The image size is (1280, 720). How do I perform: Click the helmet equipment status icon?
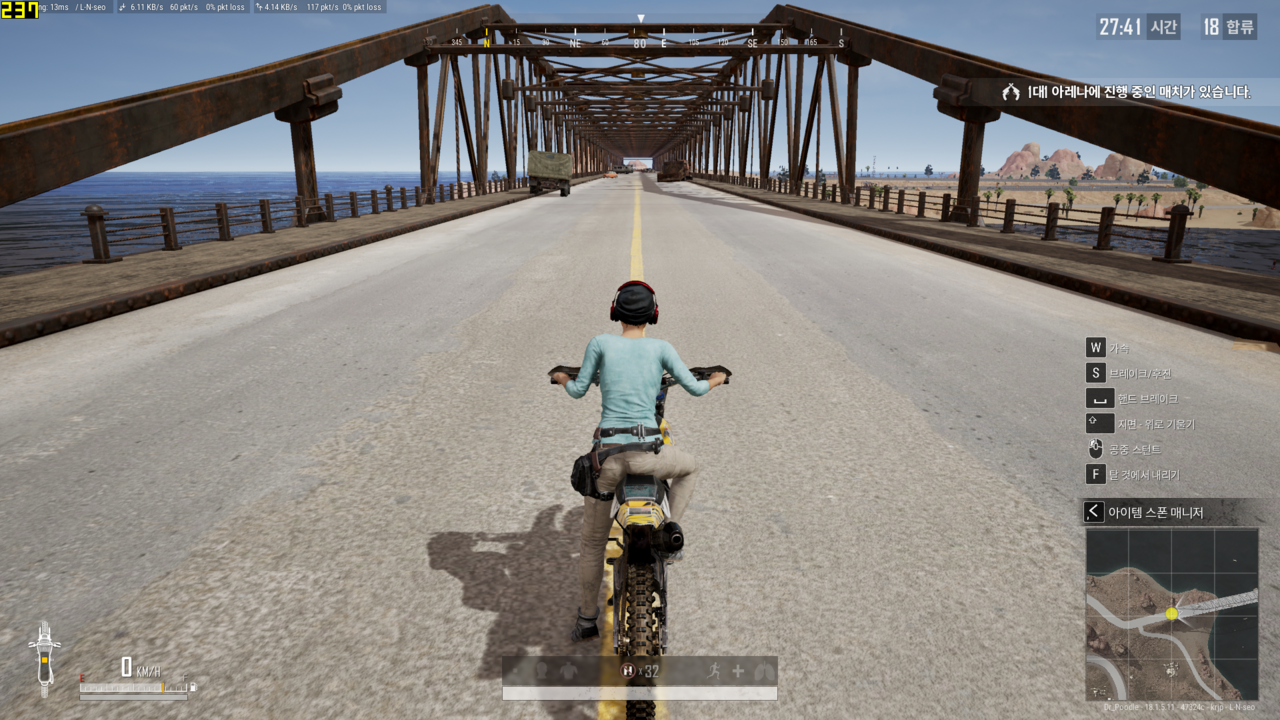(541, 671)
